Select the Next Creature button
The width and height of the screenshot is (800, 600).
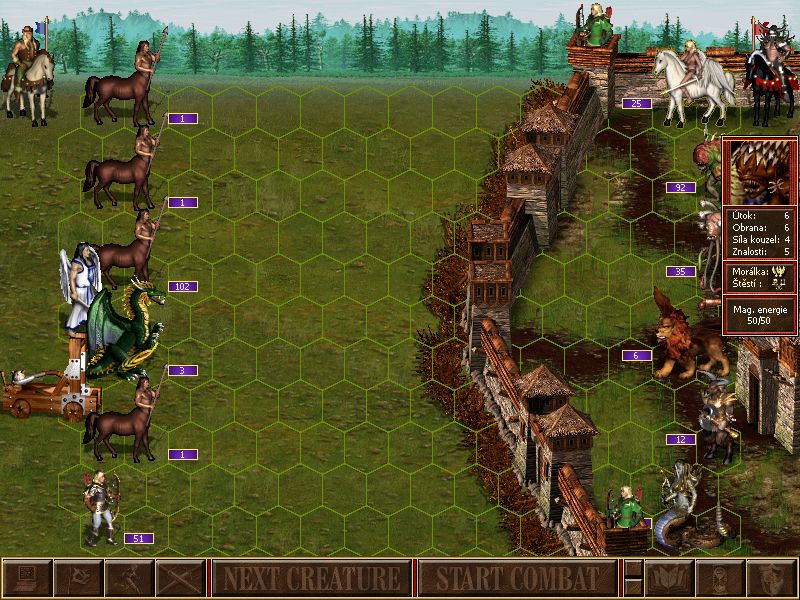pos(311,578)
